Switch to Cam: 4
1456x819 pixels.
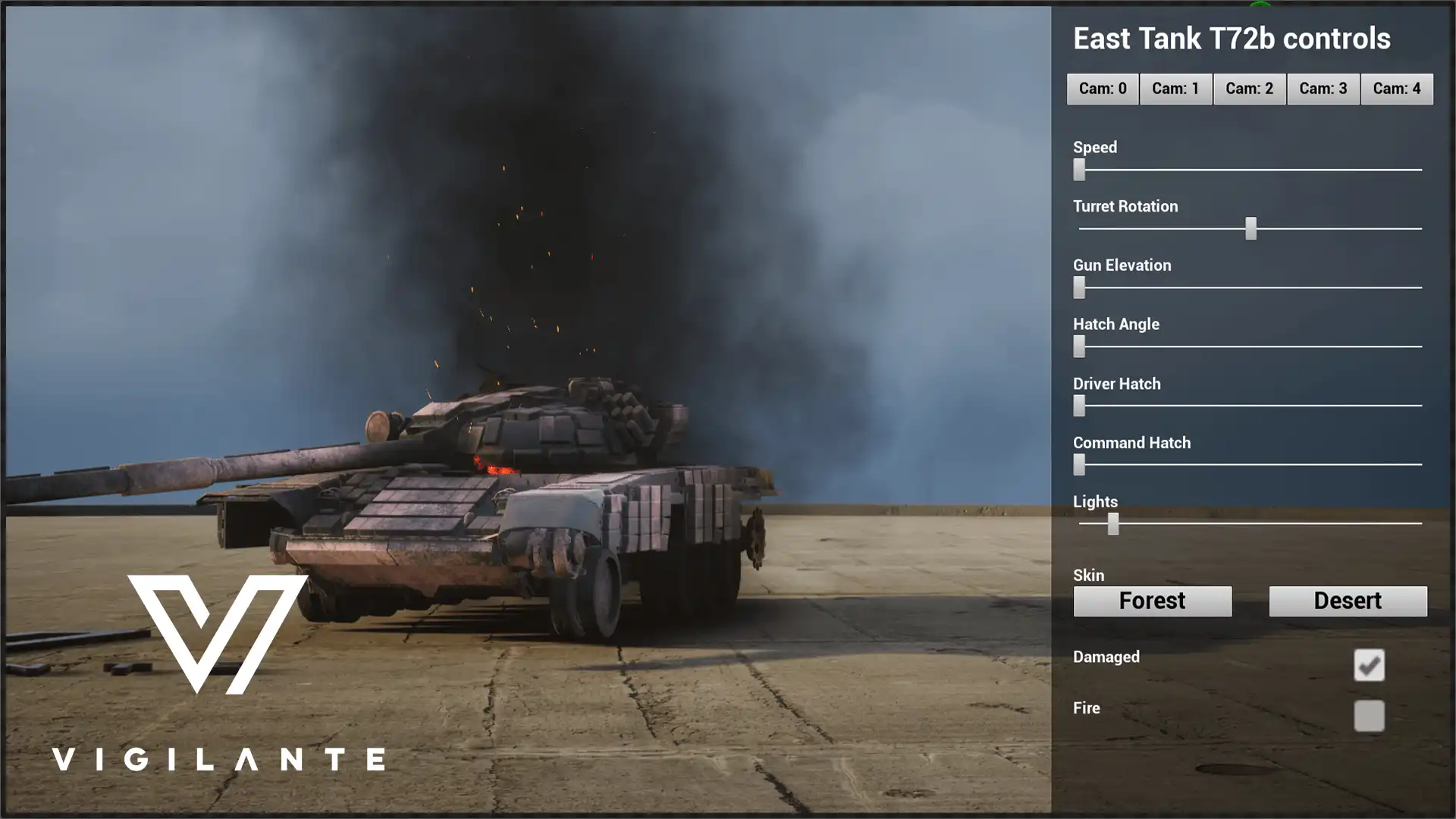coord(1396,89)
